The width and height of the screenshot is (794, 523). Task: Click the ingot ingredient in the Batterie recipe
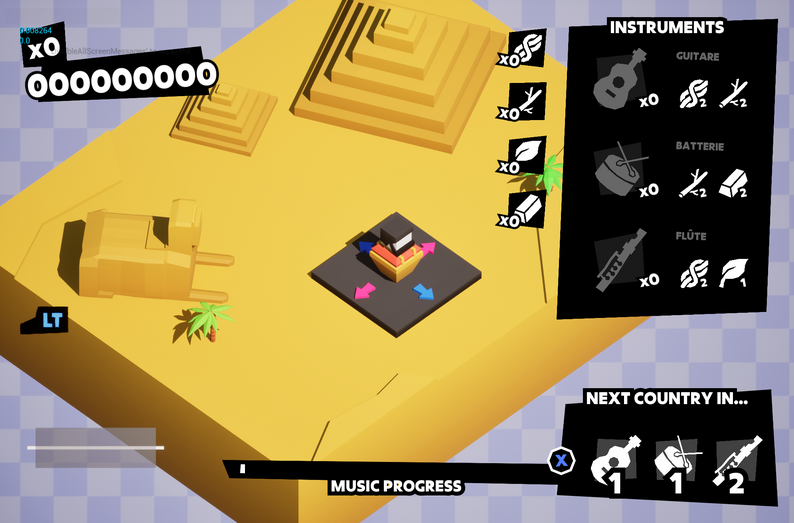click(735, 184)
